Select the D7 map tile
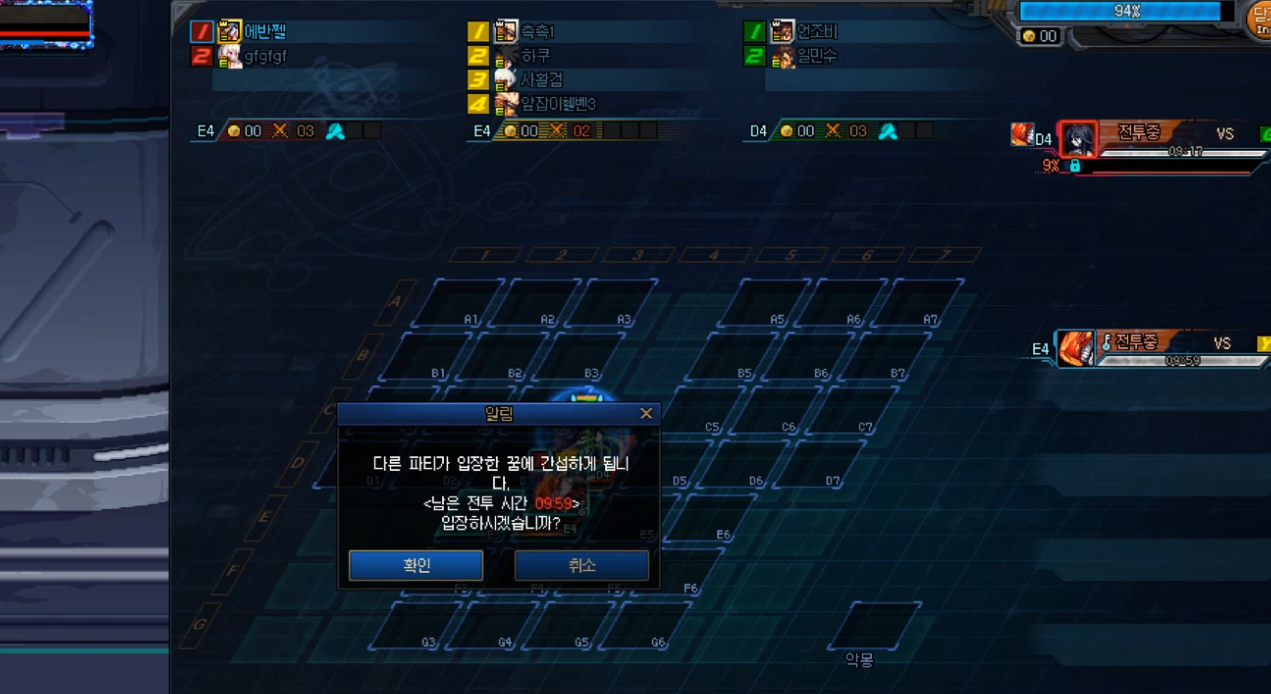Image resolution: width=1271 pixels, height=694 pixels. pos(817,464)
